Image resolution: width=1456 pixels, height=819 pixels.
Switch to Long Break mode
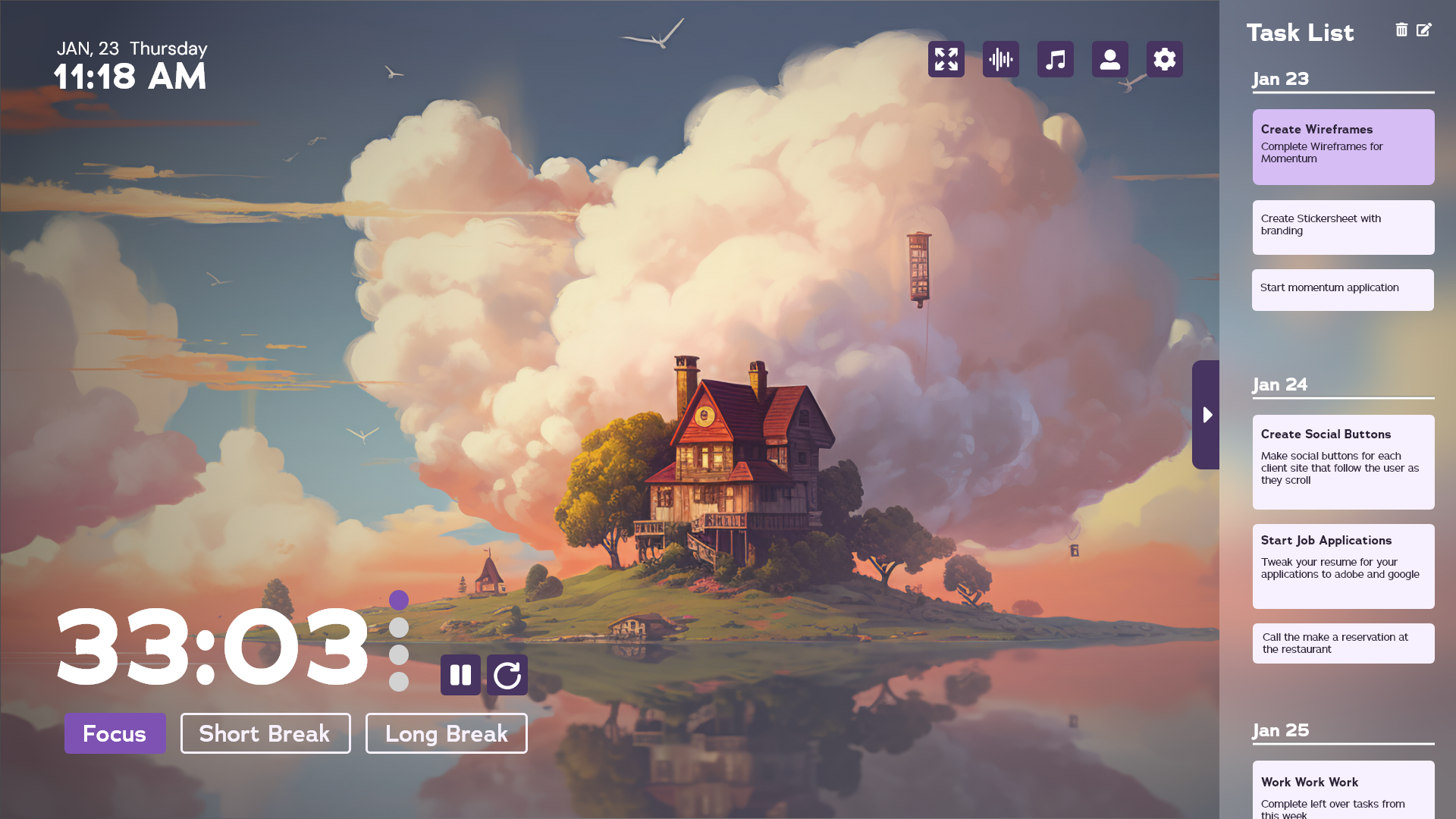coord(446,733)
